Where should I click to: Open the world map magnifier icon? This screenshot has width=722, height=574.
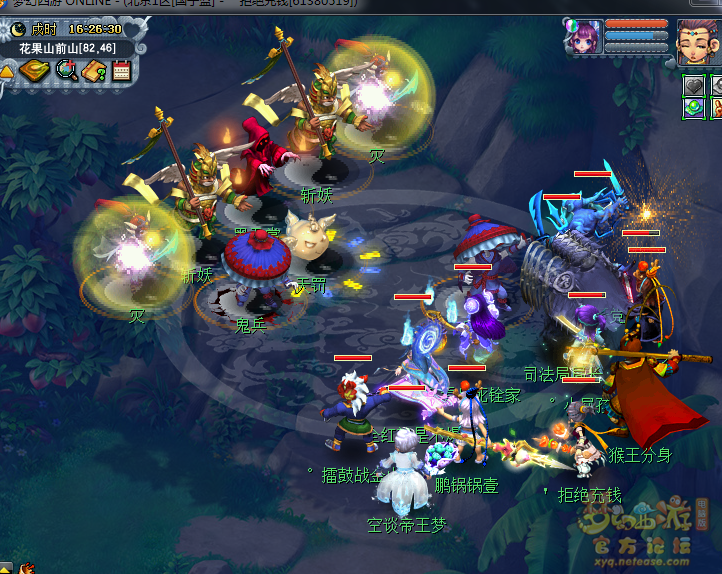pyautogui.click(x=66, y=70)
